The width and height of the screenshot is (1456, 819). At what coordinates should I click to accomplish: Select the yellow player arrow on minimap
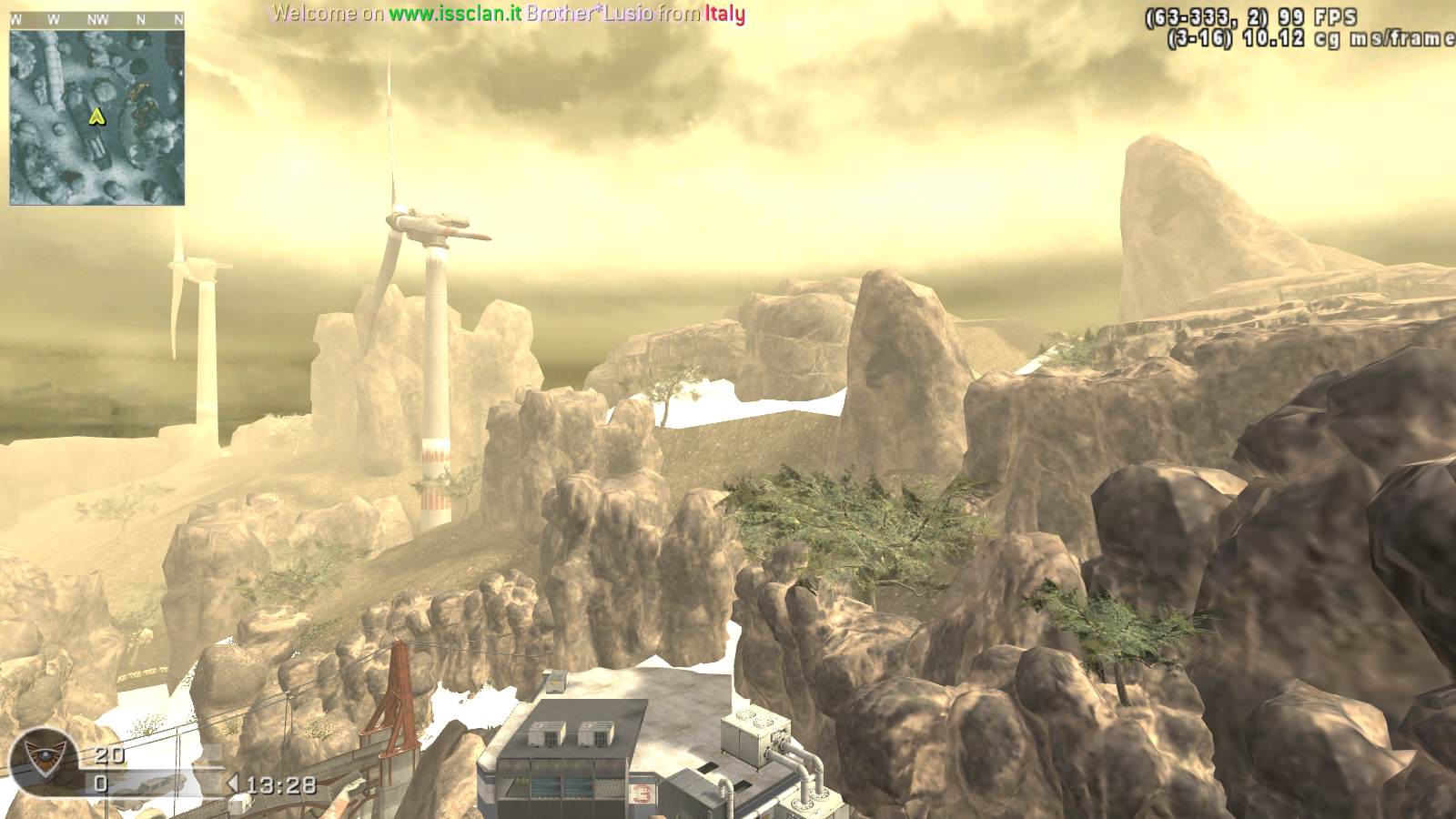pyautogui.click(x=95, y=116)
